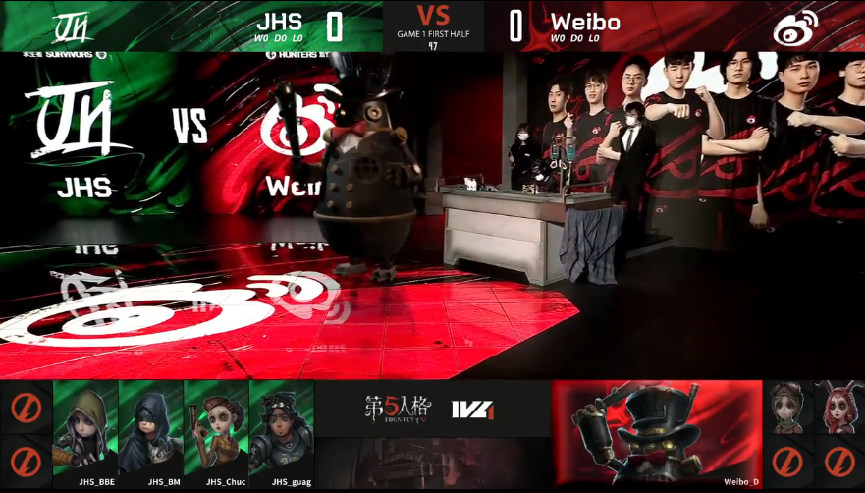Click the Weibo eye logo in the scoreboard

(795, 26)
